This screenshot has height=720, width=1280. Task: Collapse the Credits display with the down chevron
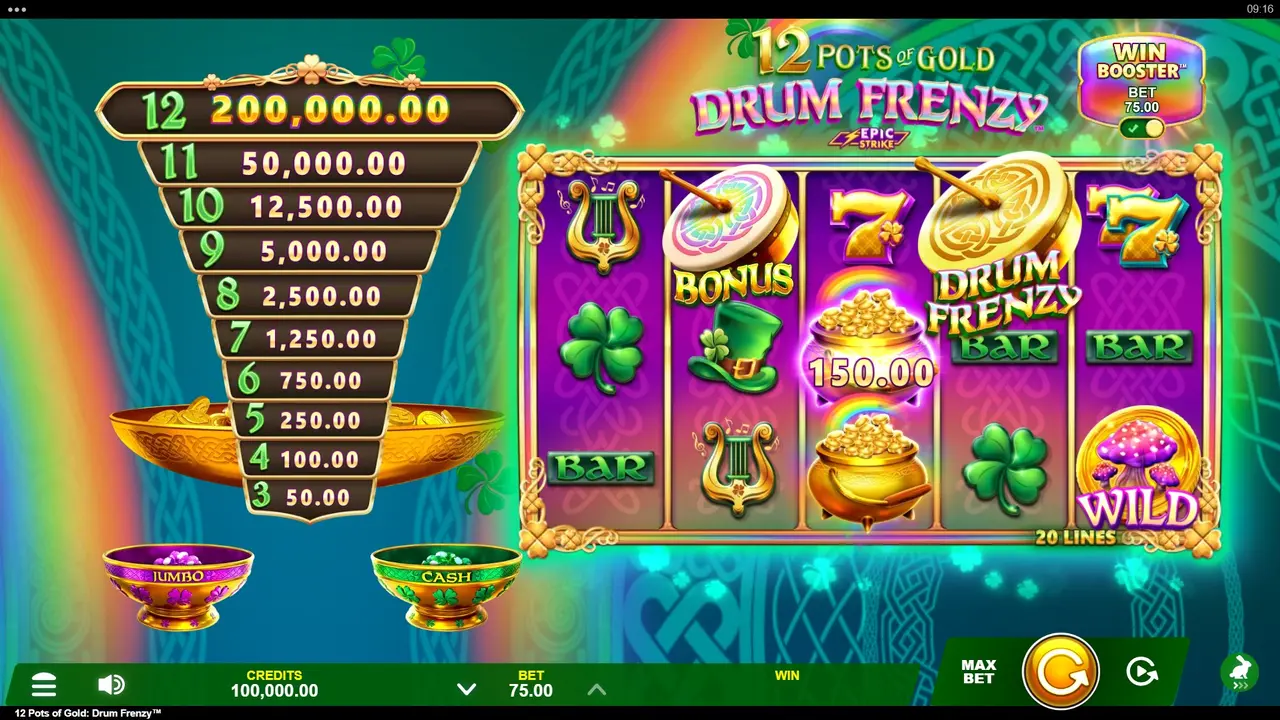click(466, 689)
